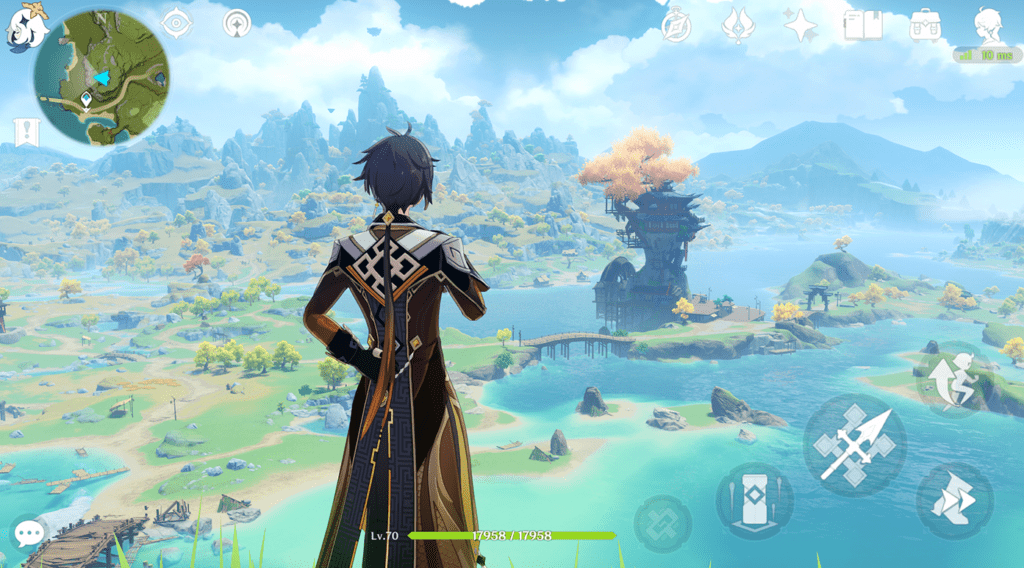Open the backpack inventory
This screenshot has width=1024, height=568.
[x=925, y=25]
